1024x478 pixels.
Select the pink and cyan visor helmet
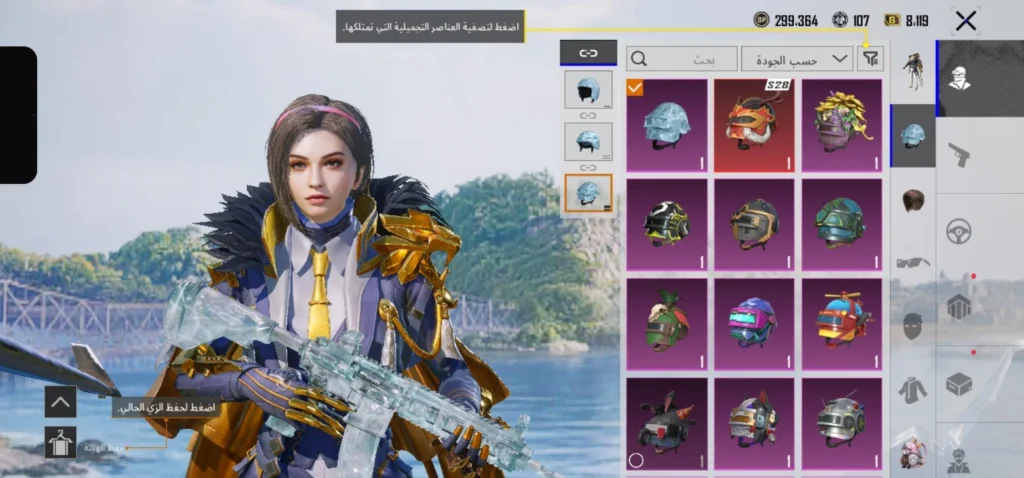tap(753, 321)
